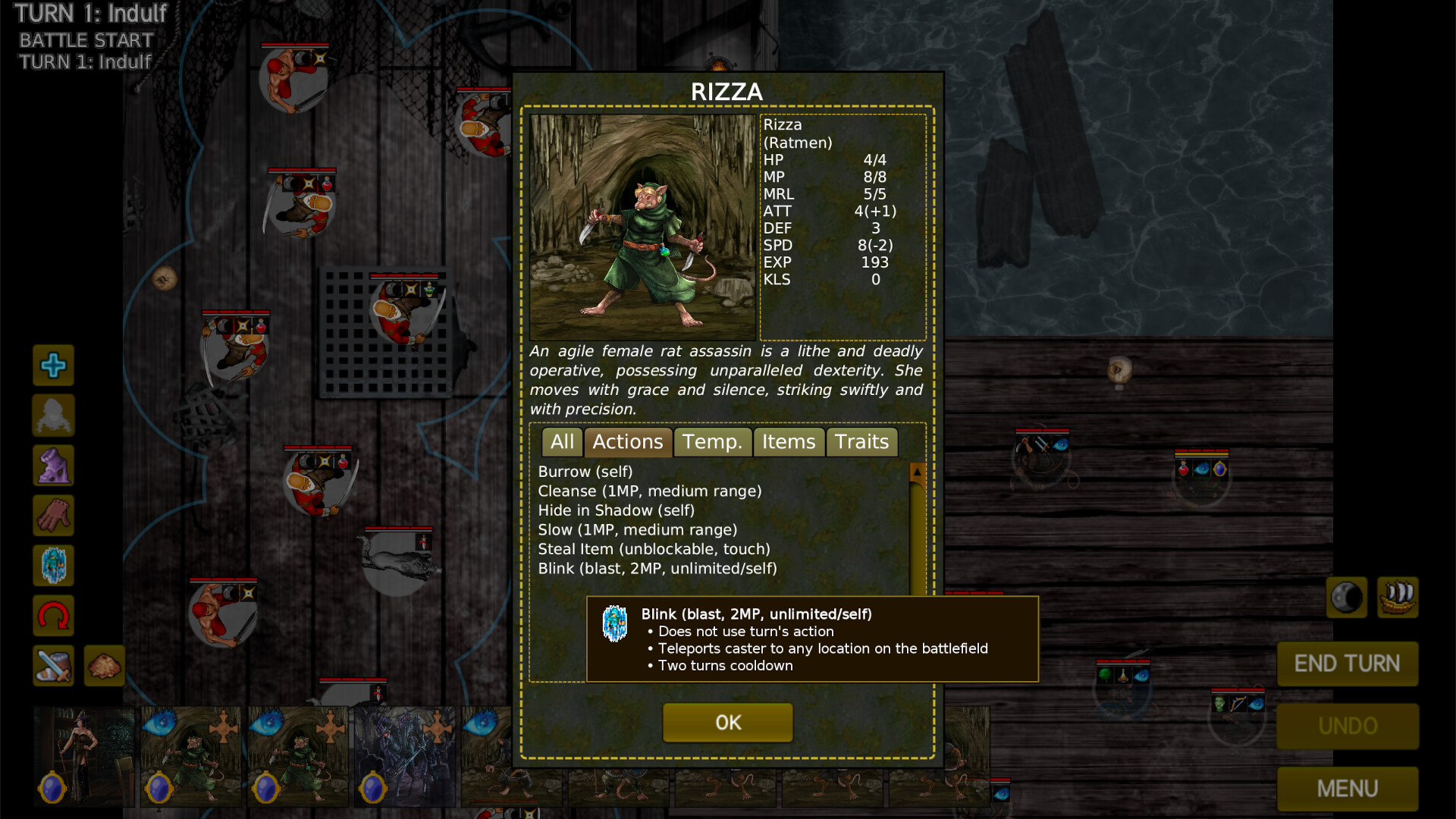Viewport: 1456px width, 819px height.
Task: Click the glove icon in left toolbar
Action: [x=53, y=516]
